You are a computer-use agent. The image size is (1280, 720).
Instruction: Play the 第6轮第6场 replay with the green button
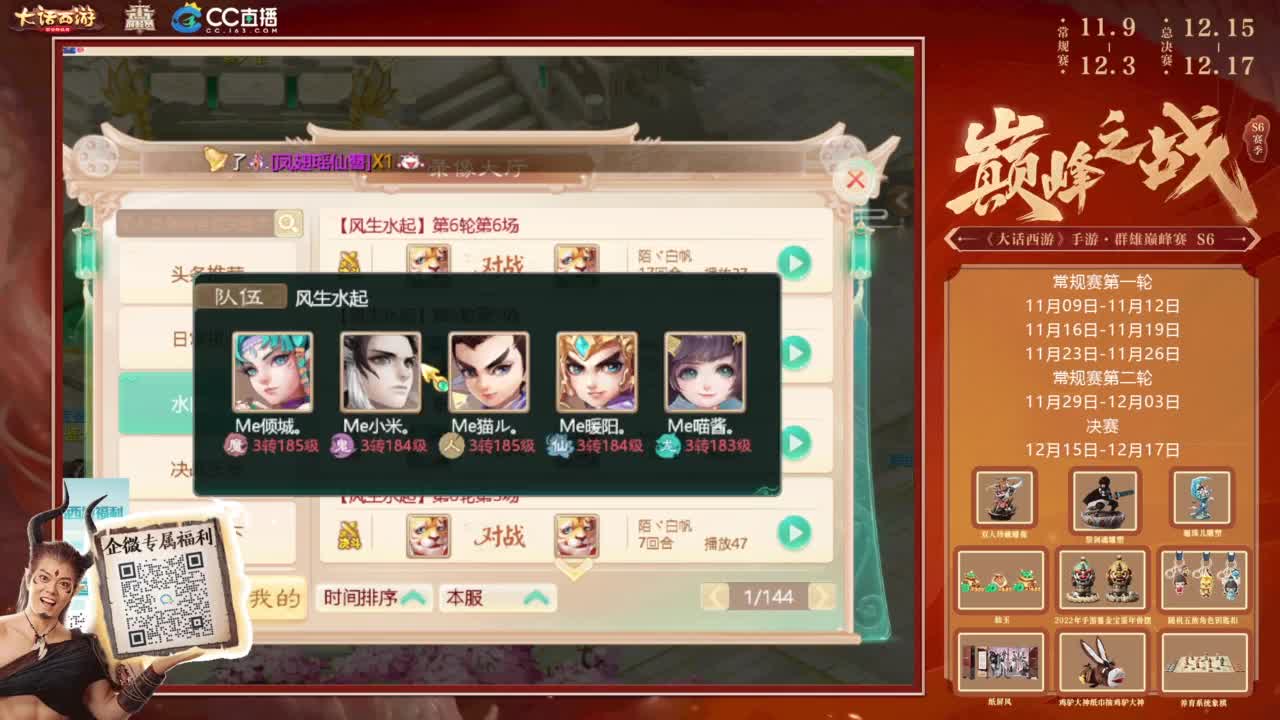(x=794, y=261)
